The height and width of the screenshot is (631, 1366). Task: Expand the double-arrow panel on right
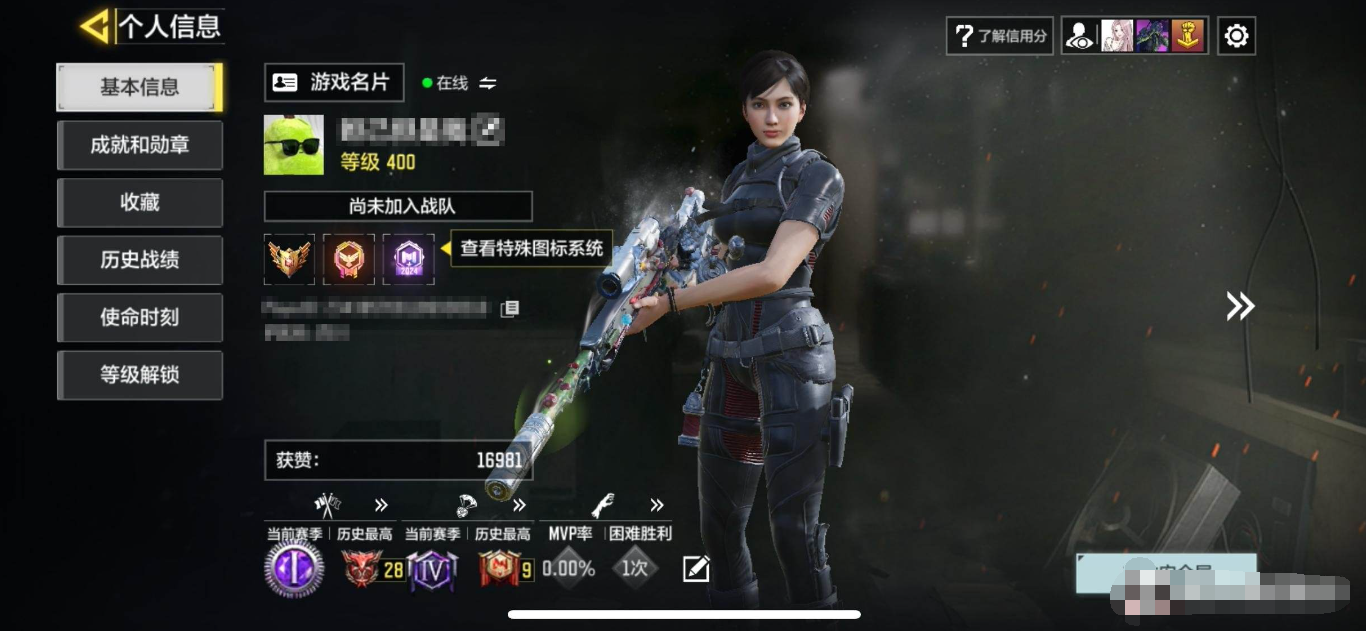pyautogui.click(x=1240, y=306)
